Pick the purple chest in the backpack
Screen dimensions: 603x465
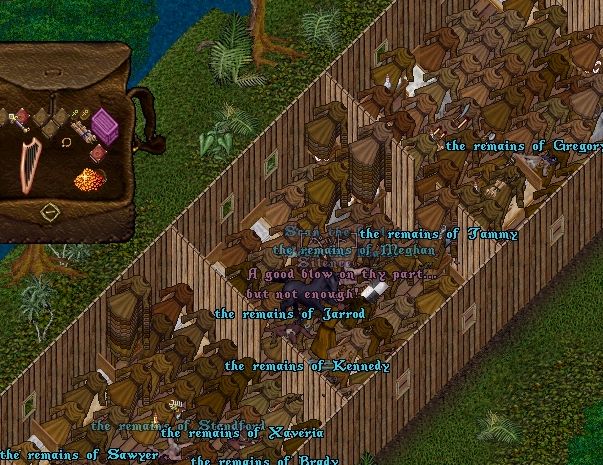(x=105, y=124)
